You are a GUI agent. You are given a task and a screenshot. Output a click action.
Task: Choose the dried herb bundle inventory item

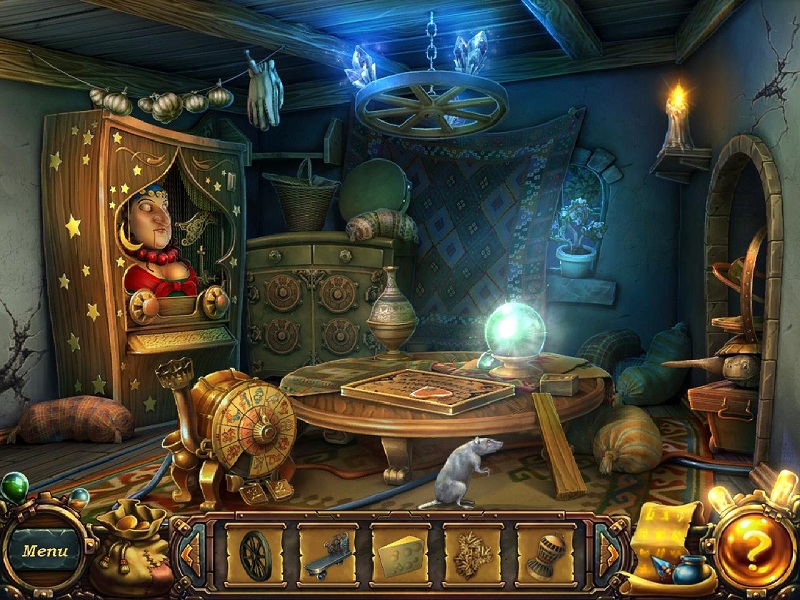click(472, 553)
